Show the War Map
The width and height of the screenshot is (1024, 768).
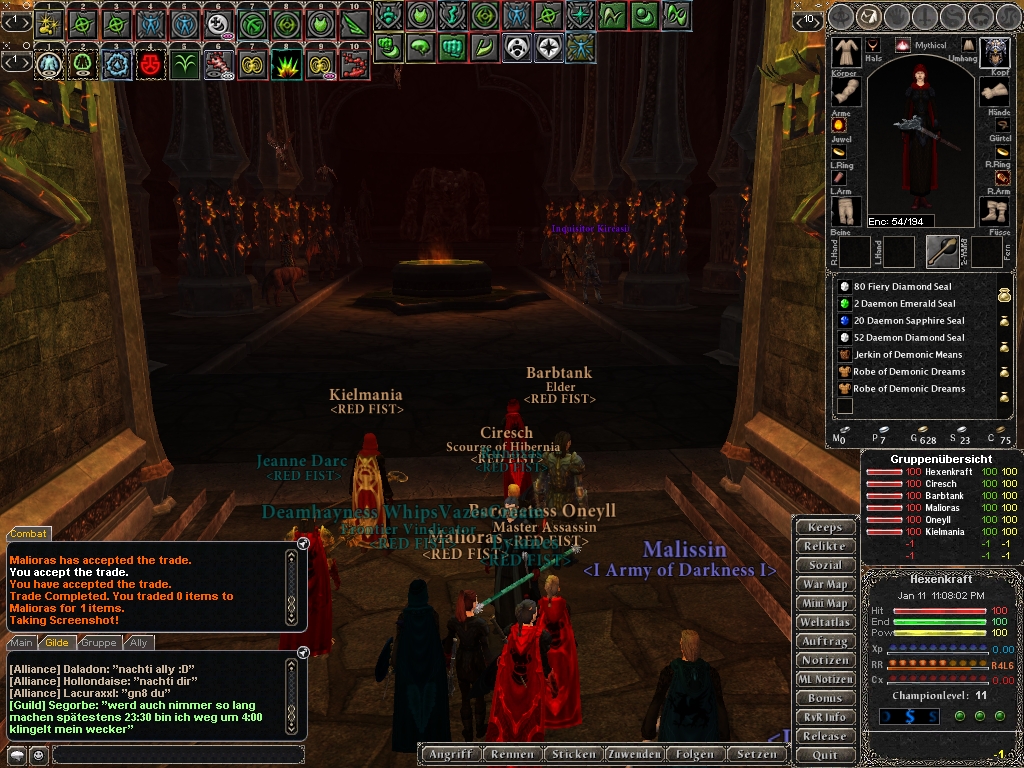825,584
